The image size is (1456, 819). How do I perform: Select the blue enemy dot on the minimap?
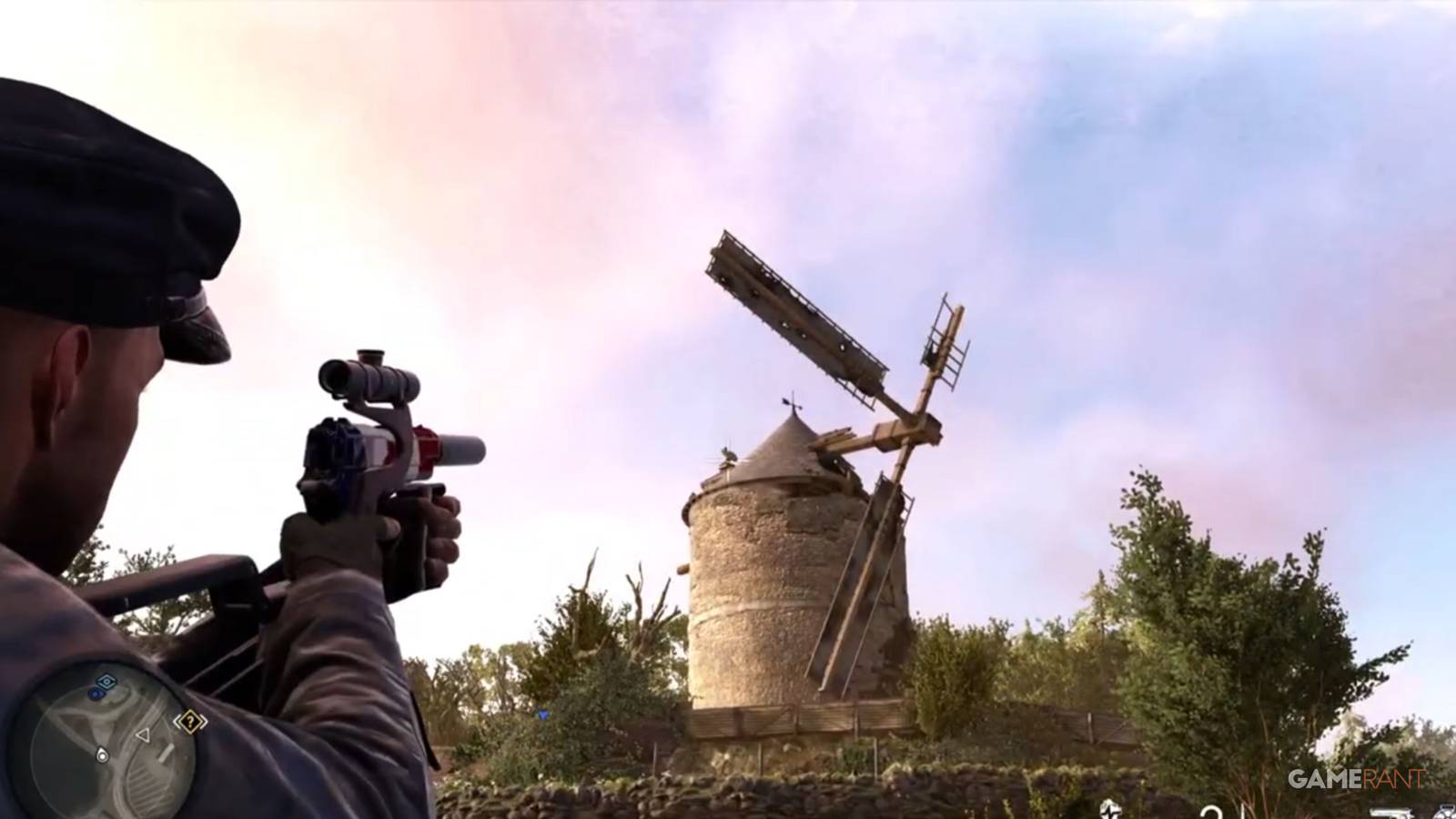tap(96, 693)
